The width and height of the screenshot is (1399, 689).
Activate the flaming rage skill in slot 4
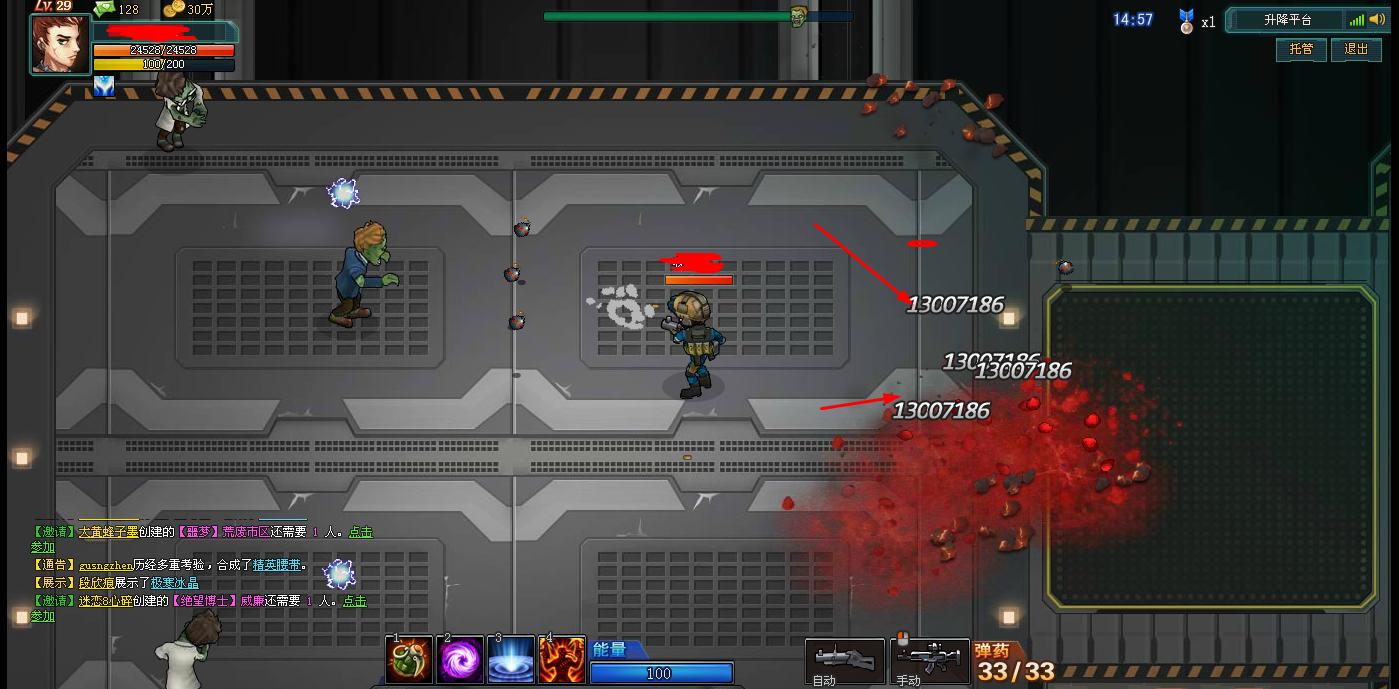pos(562,660)
